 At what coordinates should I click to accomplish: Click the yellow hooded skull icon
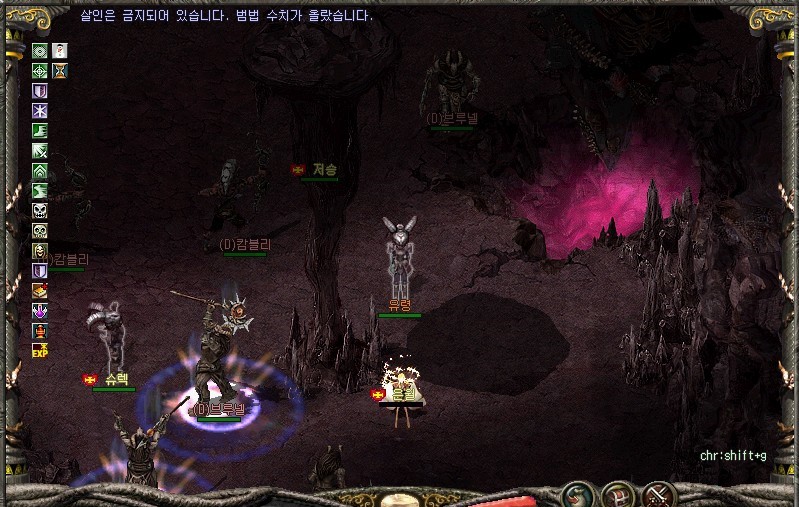[x=40, y=250]
